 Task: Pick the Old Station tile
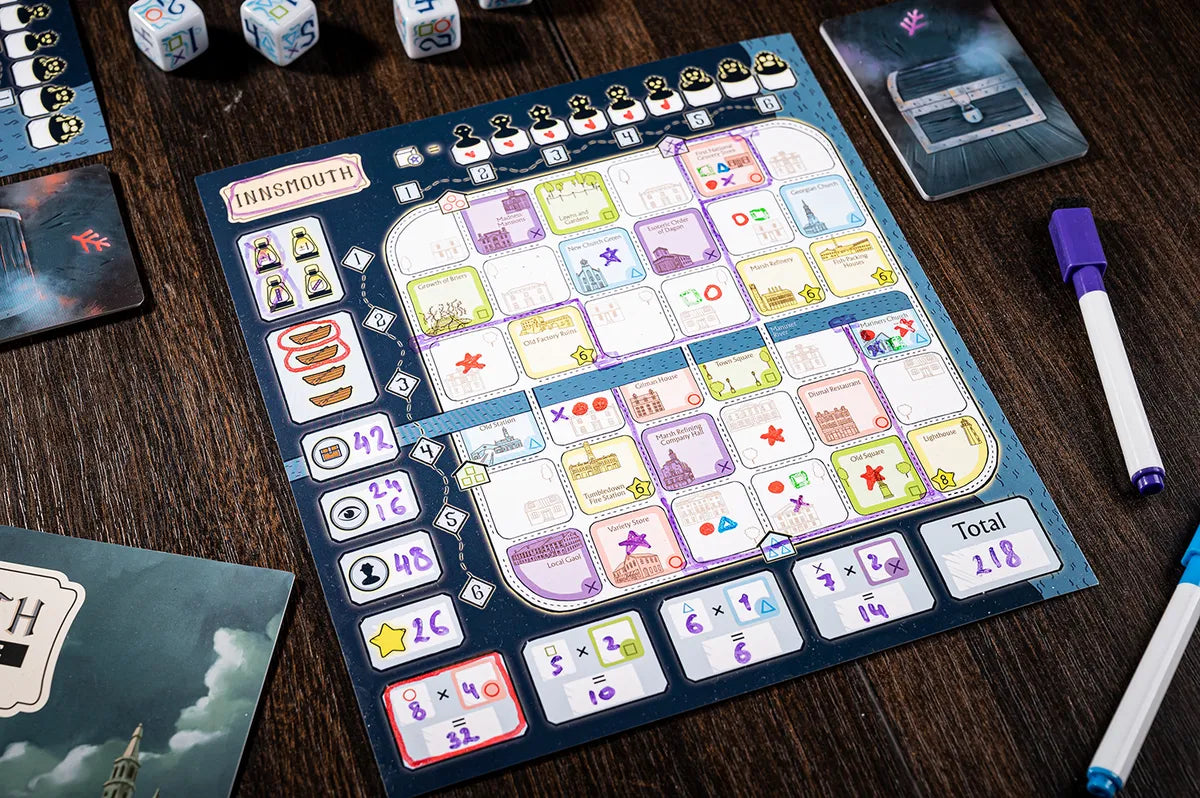[x=500, y=438]
